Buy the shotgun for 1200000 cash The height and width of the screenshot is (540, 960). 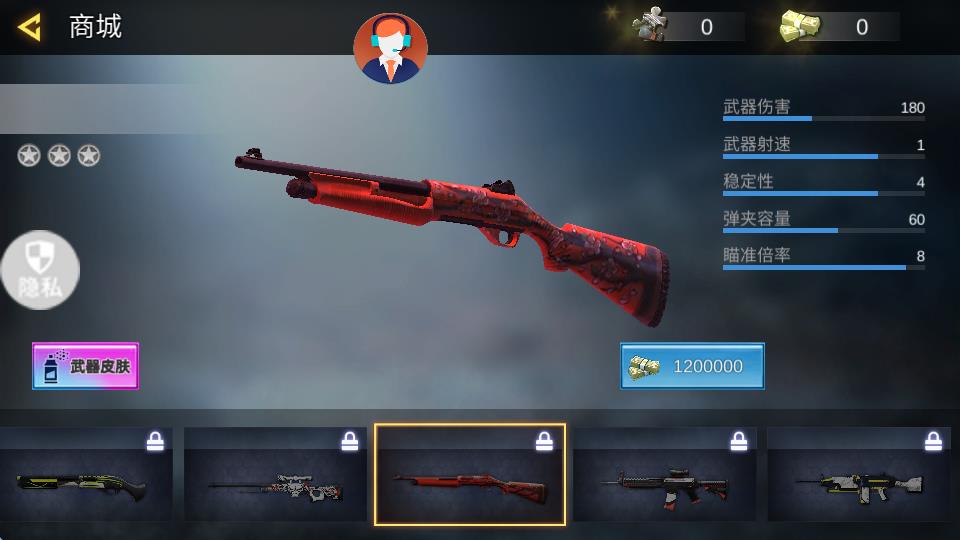click(x=692, y=366)
